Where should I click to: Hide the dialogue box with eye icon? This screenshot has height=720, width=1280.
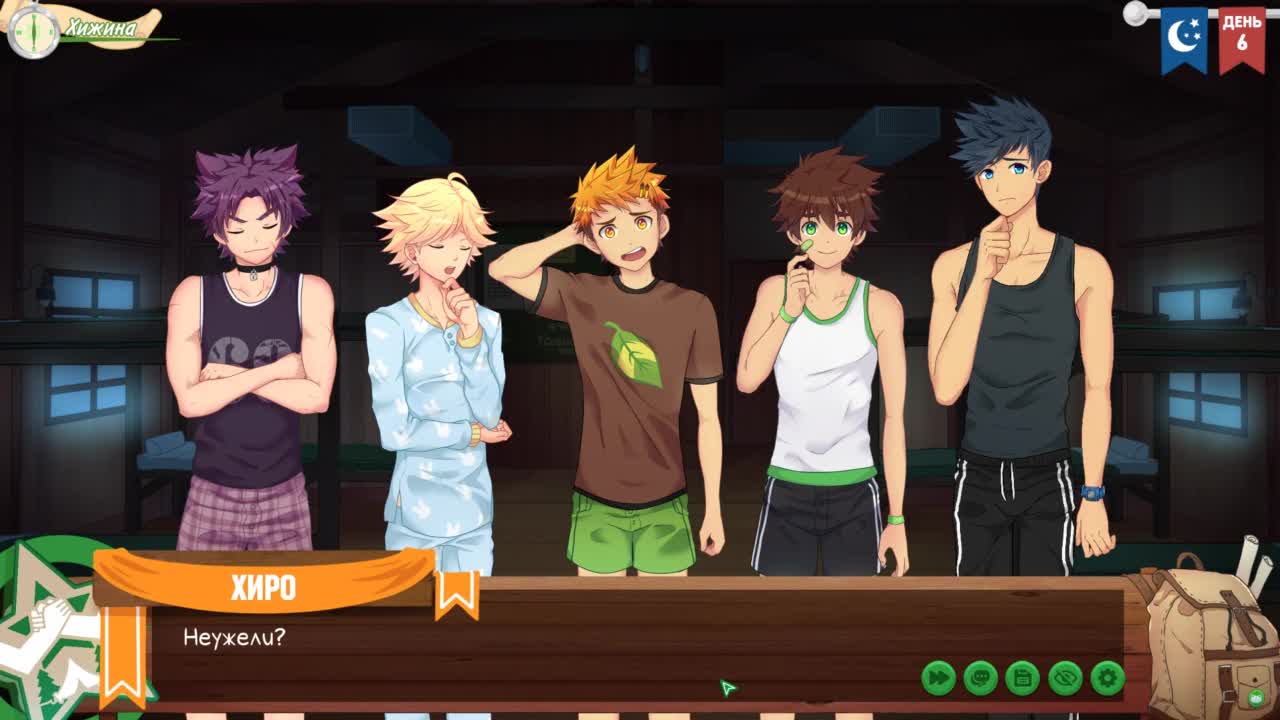[x=1065, y=678]
